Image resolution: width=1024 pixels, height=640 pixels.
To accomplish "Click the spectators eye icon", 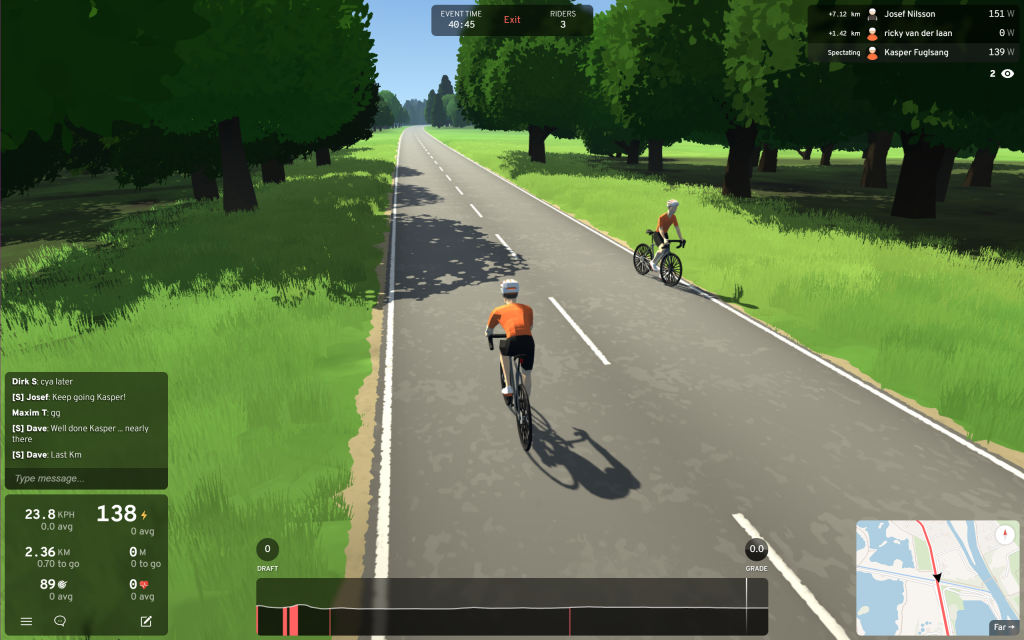I will (x=1007, y=73).
